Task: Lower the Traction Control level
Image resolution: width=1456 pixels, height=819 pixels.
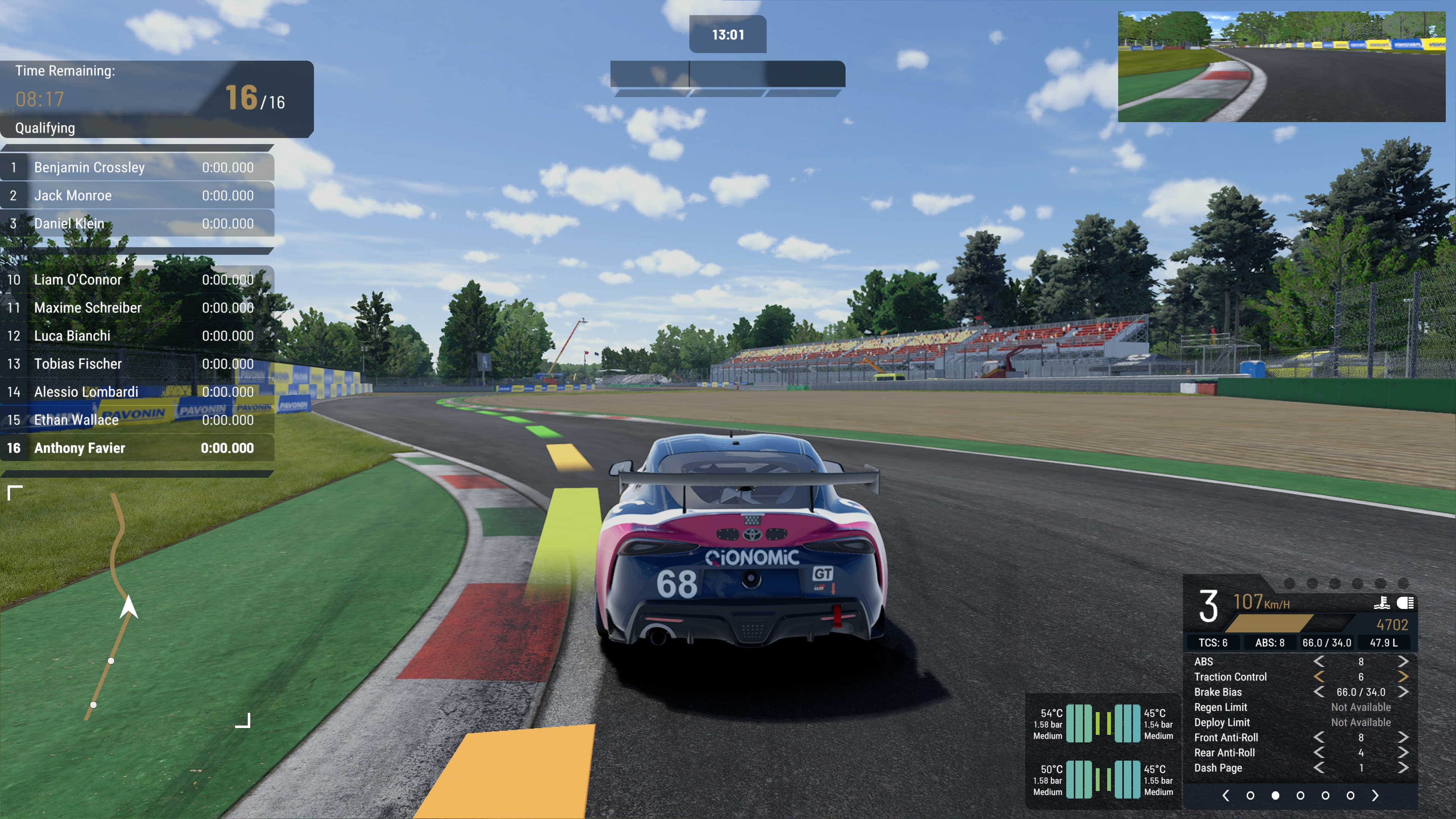Action: click(1319, 676)
